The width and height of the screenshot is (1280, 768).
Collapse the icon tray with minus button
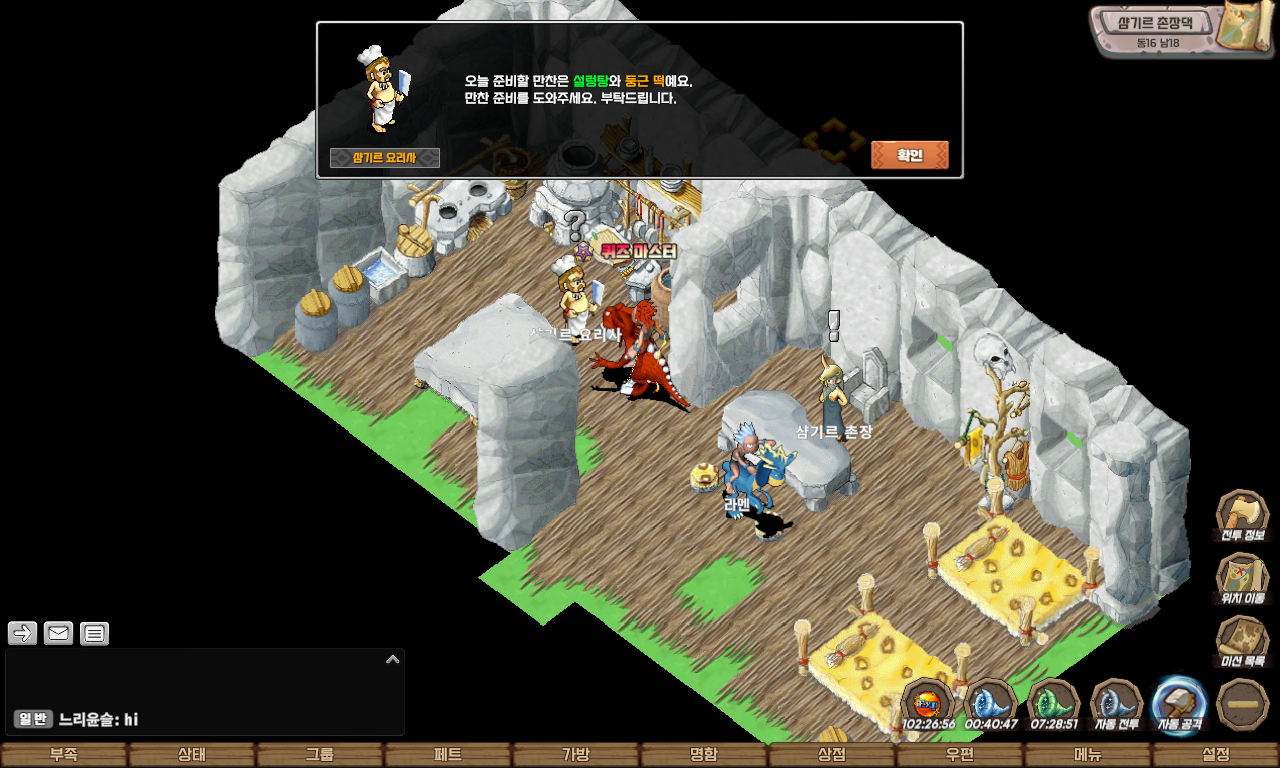coord(1243,704)
